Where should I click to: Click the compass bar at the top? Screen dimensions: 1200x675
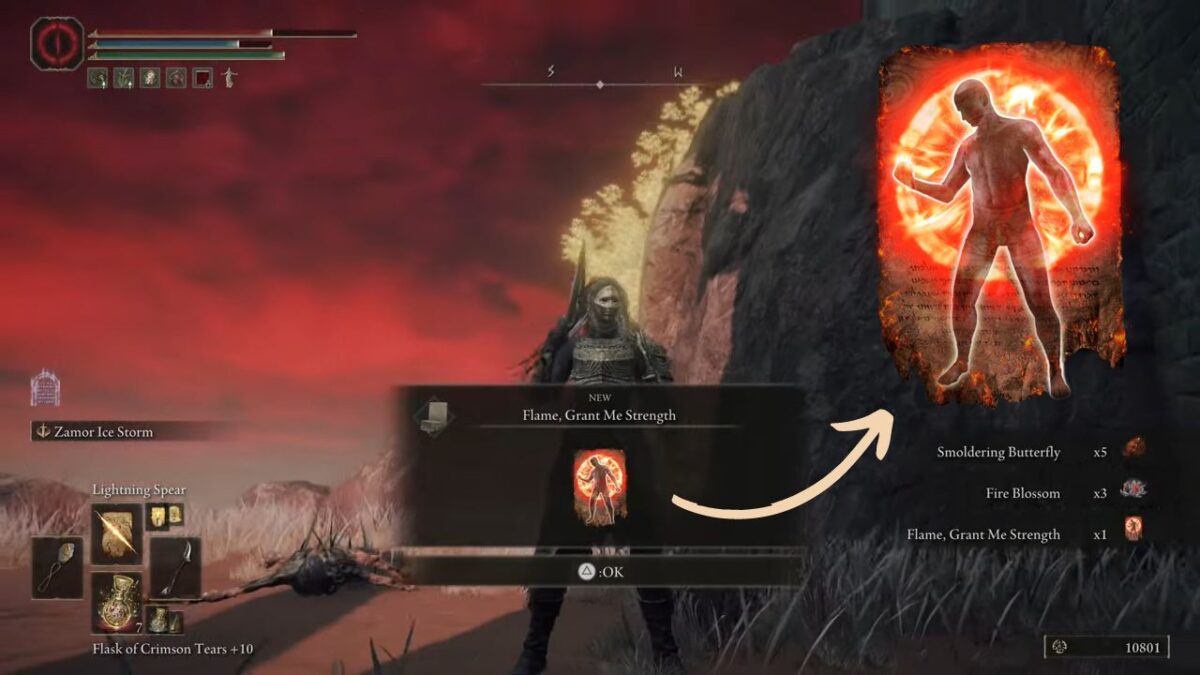(600, 84)
